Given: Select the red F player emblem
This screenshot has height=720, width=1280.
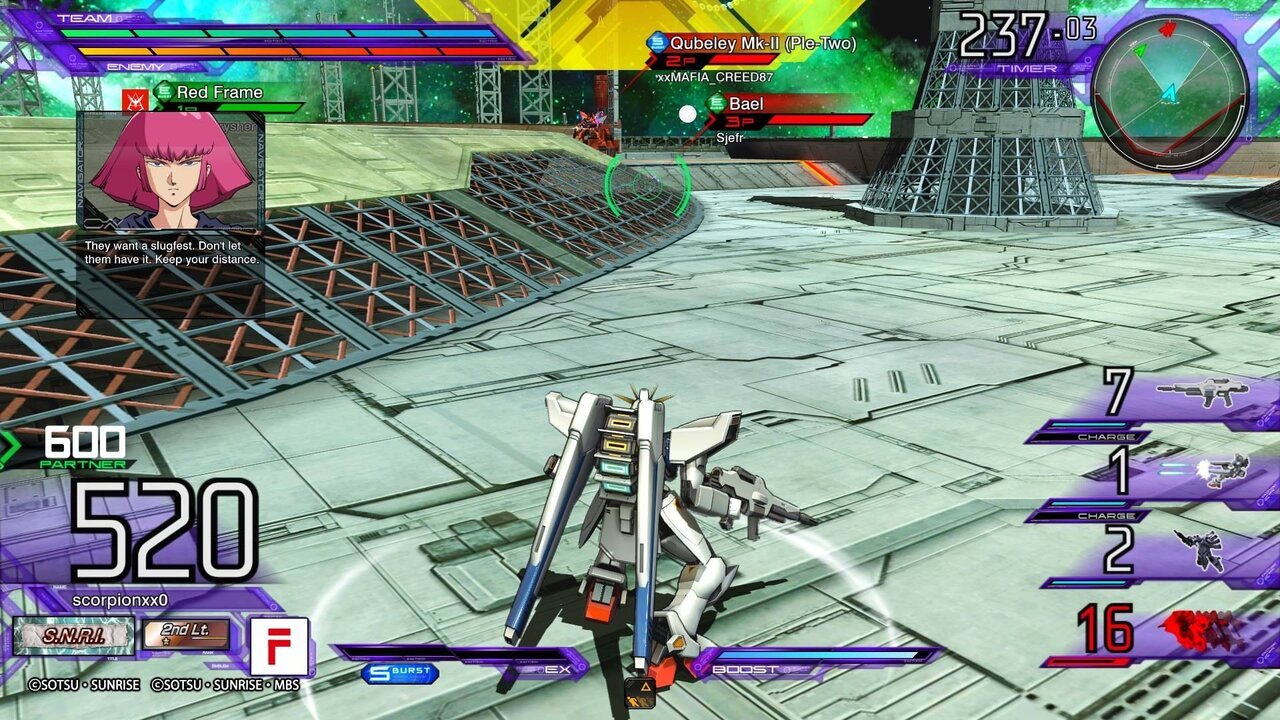Looking at the screenshot, I should coord(279,646).
